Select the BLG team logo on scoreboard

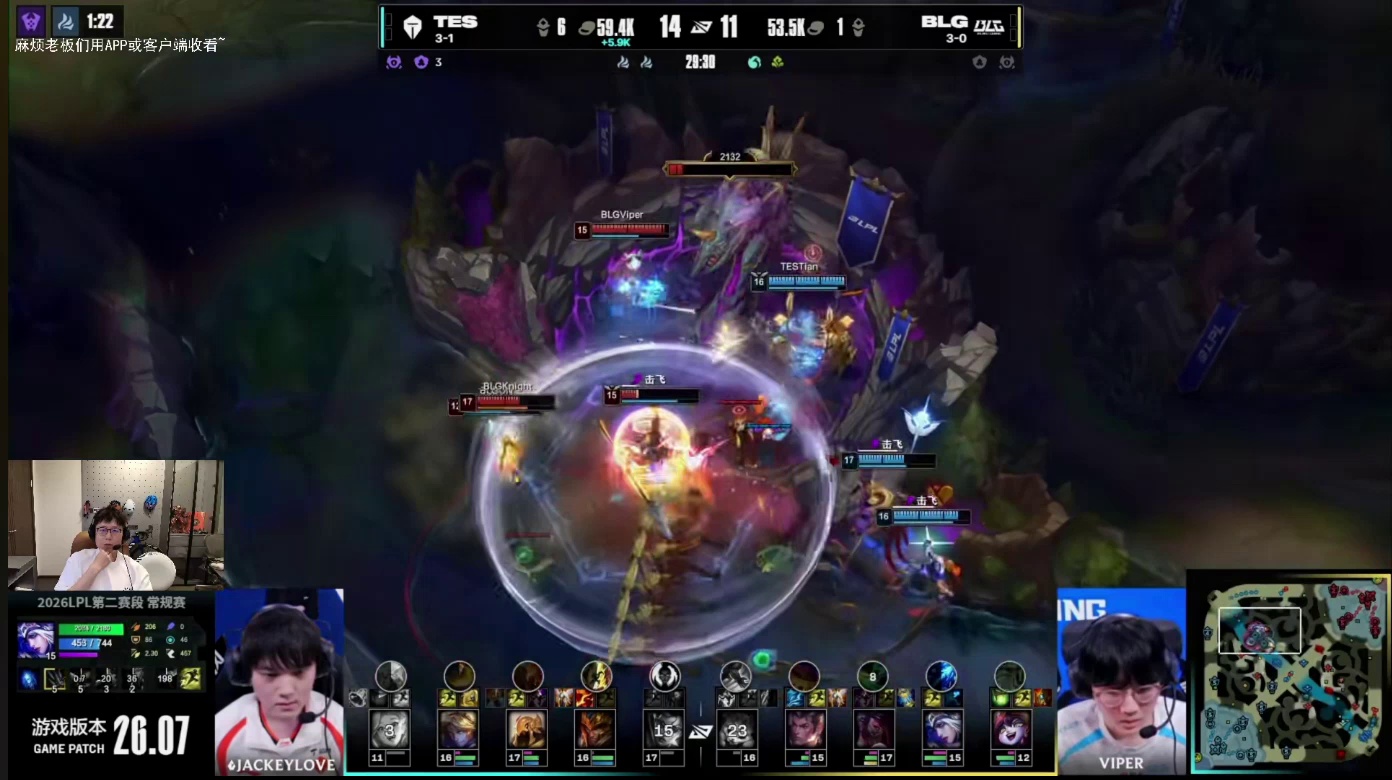(x=988, y=28)
